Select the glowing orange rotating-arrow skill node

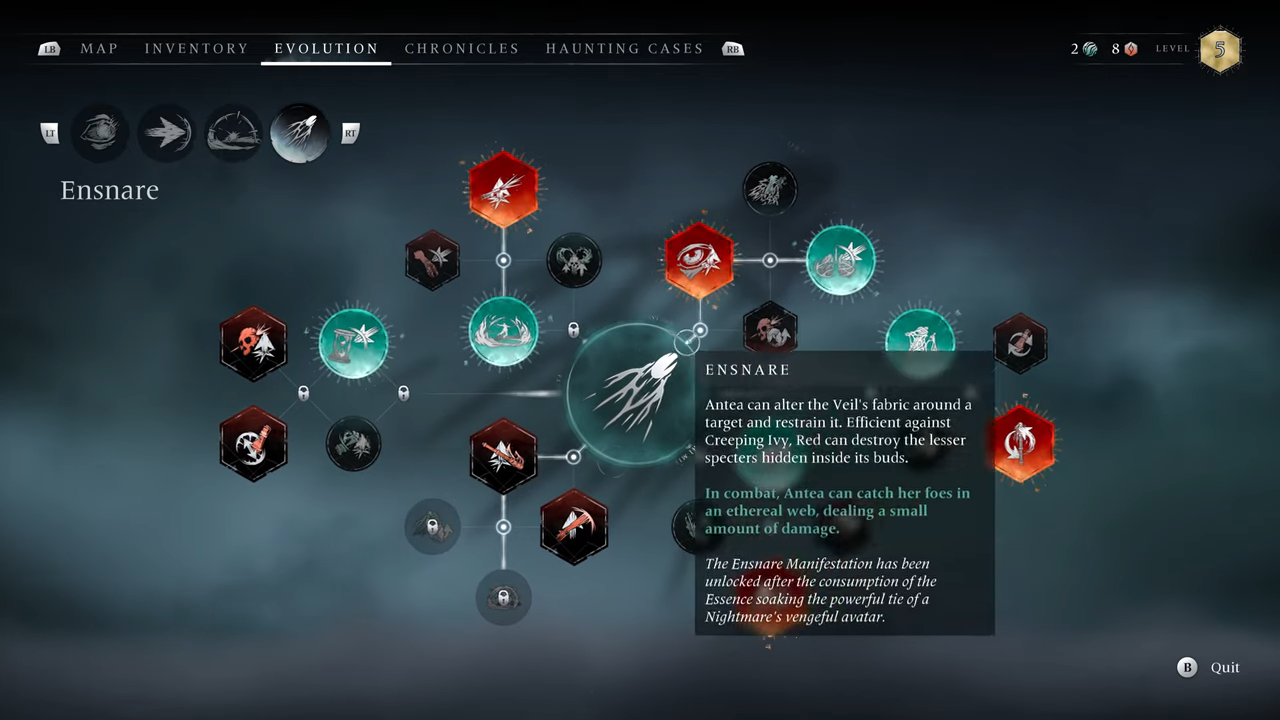coord(1021,443)
